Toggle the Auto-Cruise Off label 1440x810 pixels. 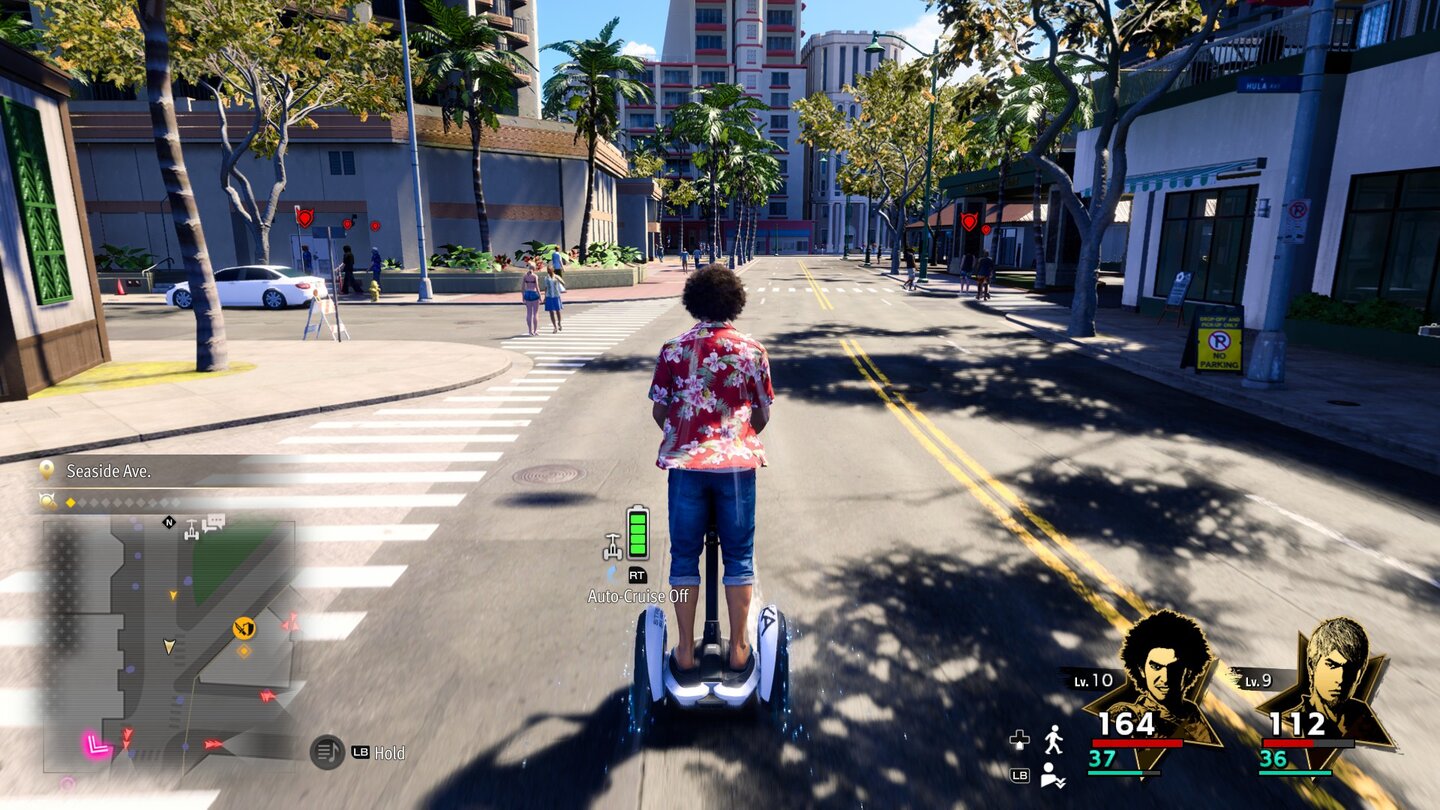pos(638,596)
